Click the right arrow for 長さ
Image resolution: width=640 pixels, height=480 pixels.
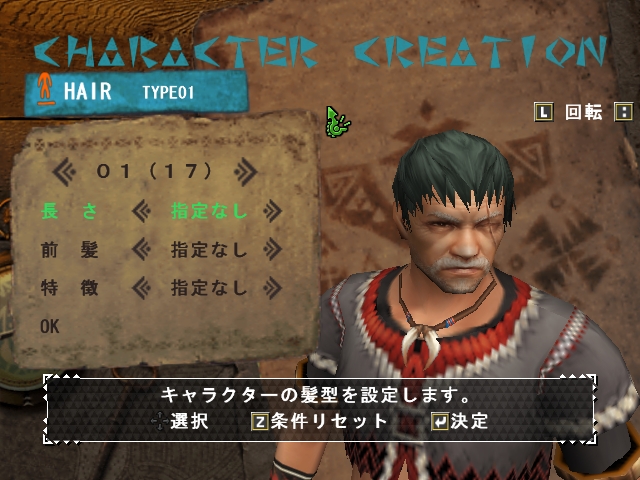[x=272, y=211]
